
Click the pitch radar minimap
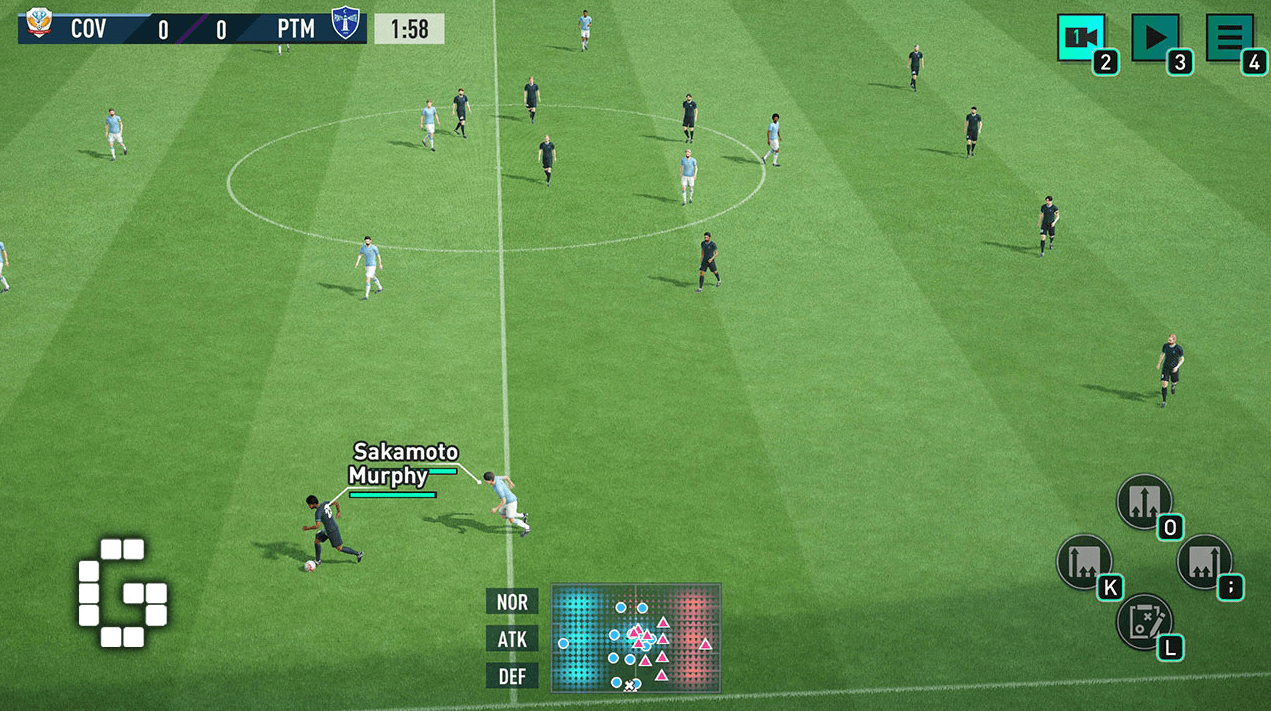tap(636, 638)
